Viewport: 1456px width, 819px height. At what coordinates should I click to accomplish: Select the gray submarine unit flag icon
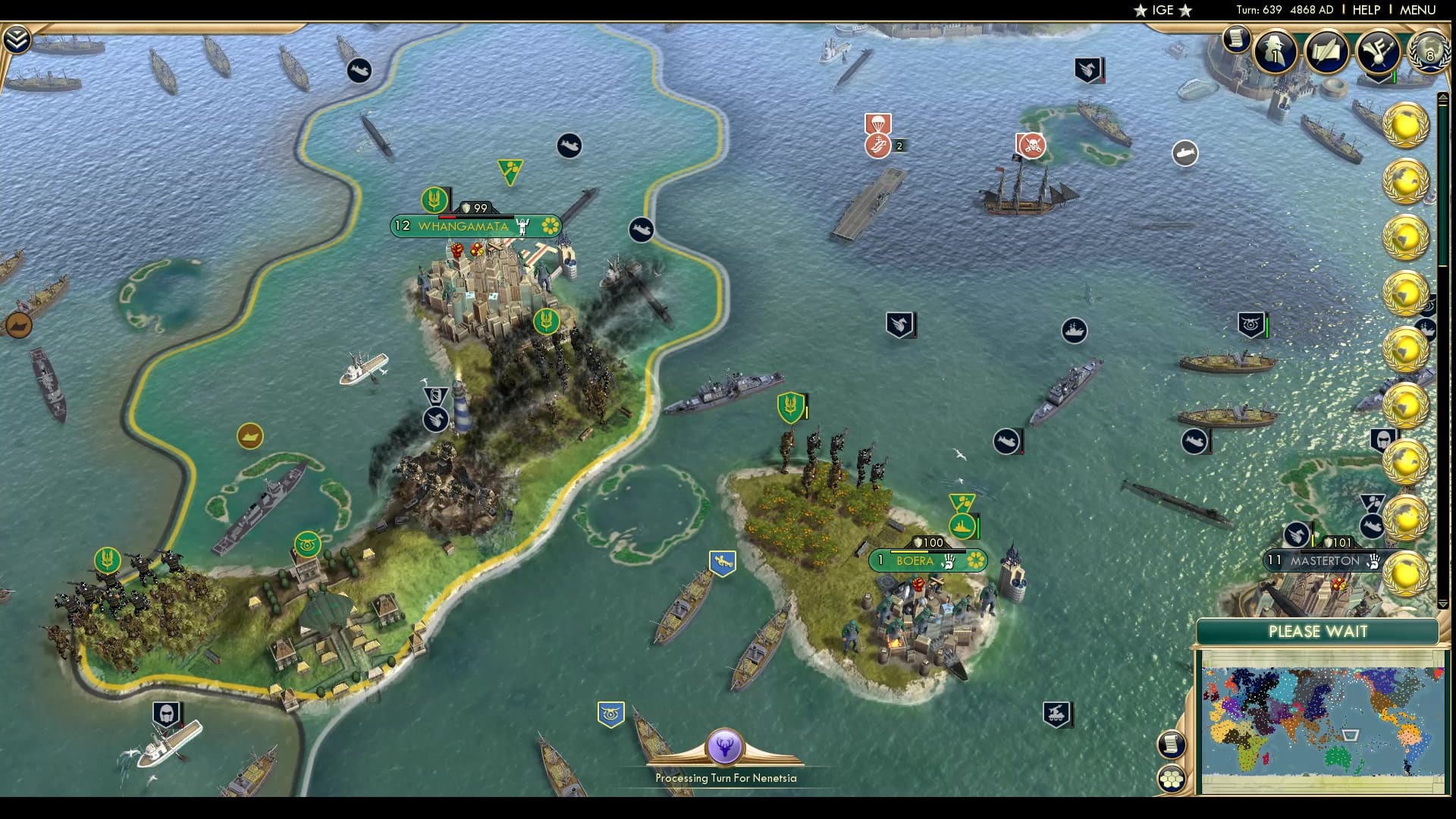tap(1185, 152)
